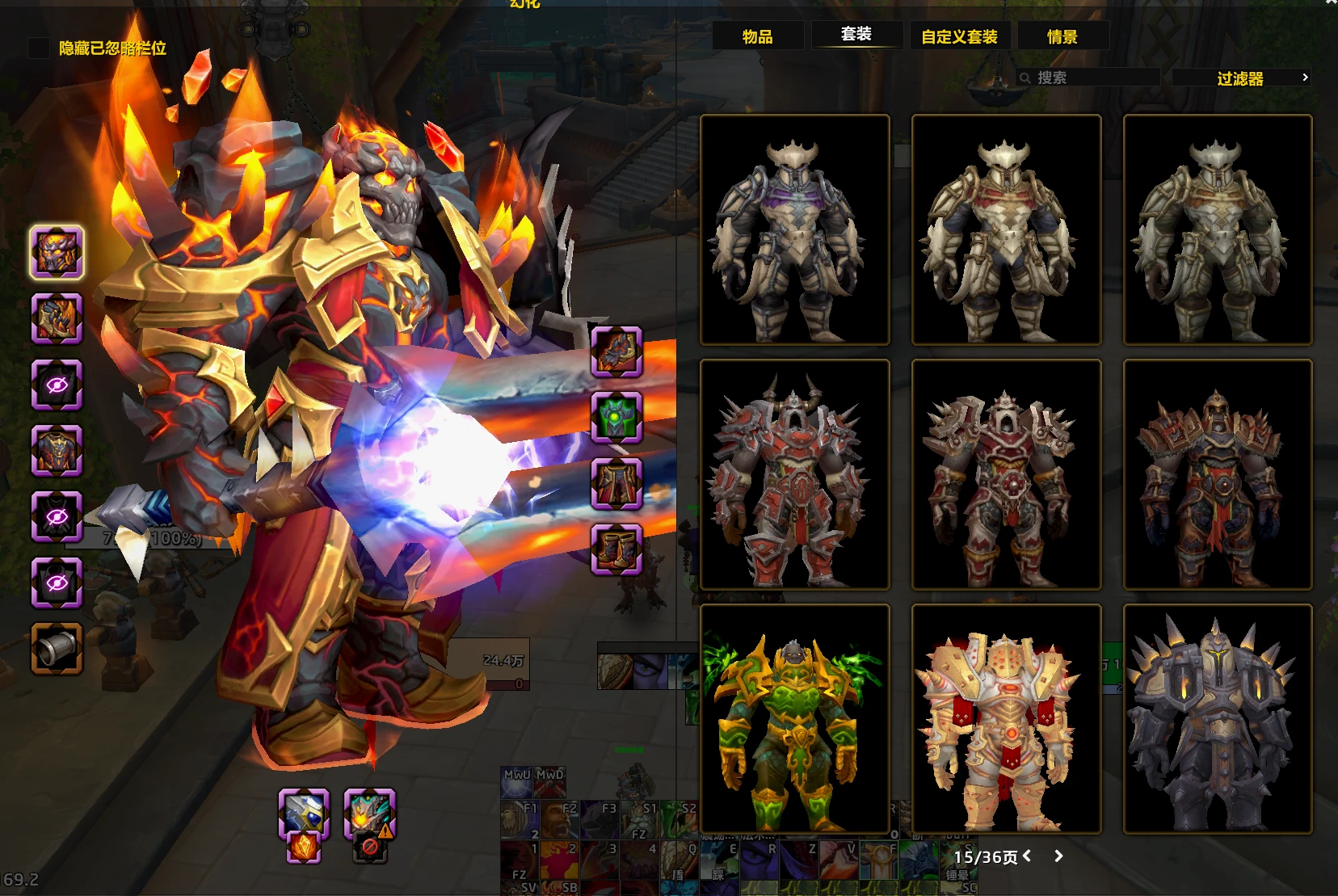Select the main-hand weapon slot
This screenshot has height=896, width=1338.
(304, 812)
